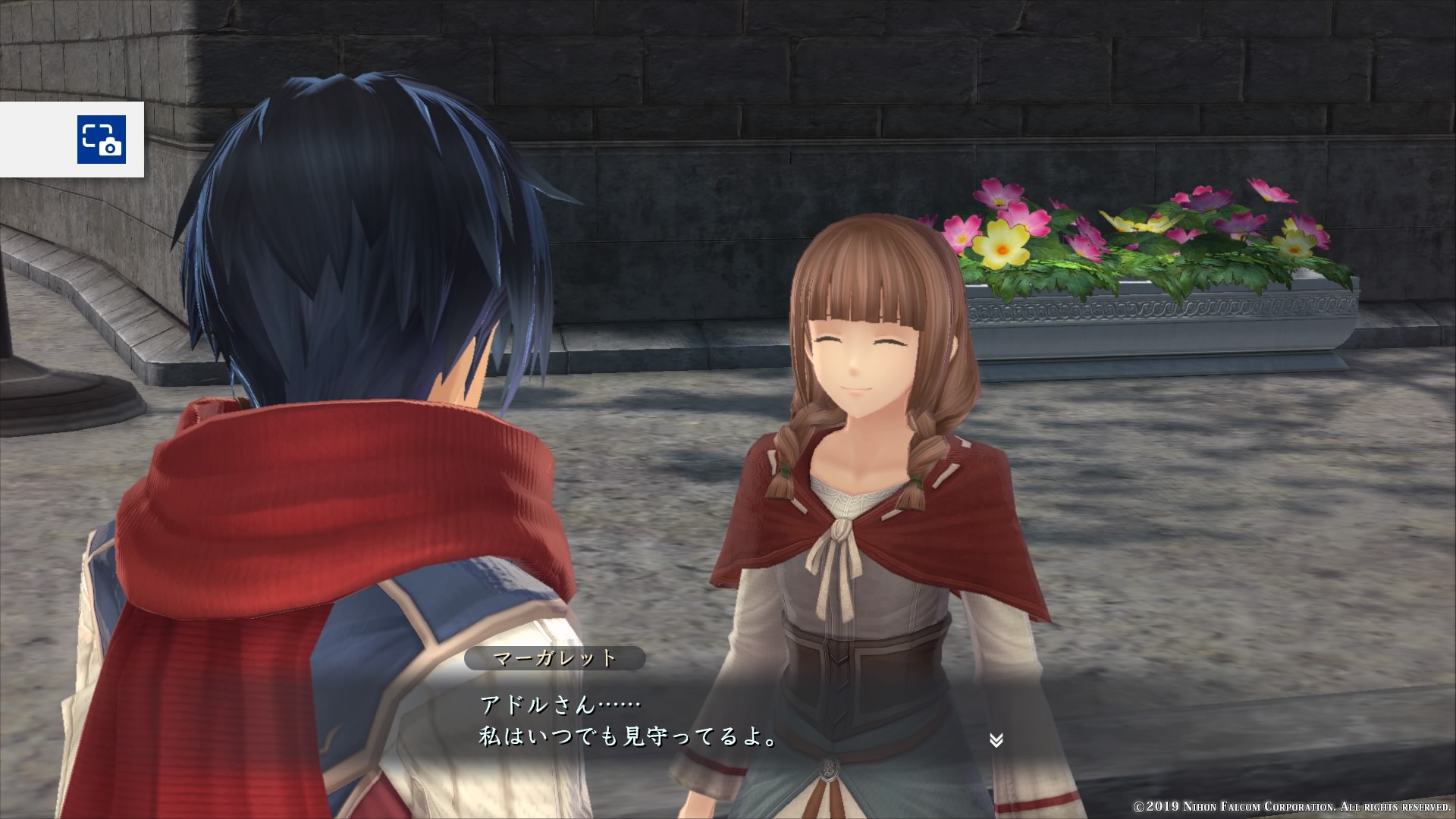Advance dialogue with the down-arrow indicator
The height and width of the screenshot is (819, 1456).
coord(996,740)
